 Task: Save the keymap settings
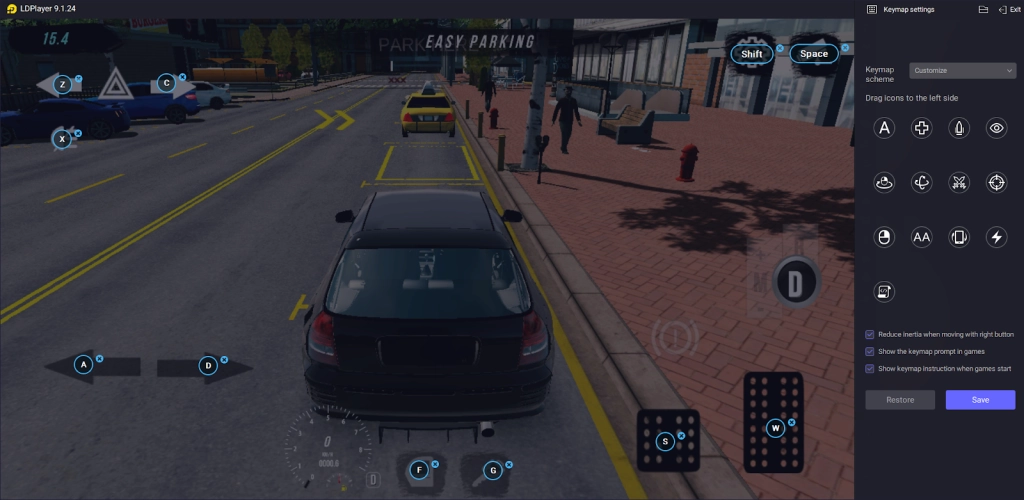coord(980,399)
